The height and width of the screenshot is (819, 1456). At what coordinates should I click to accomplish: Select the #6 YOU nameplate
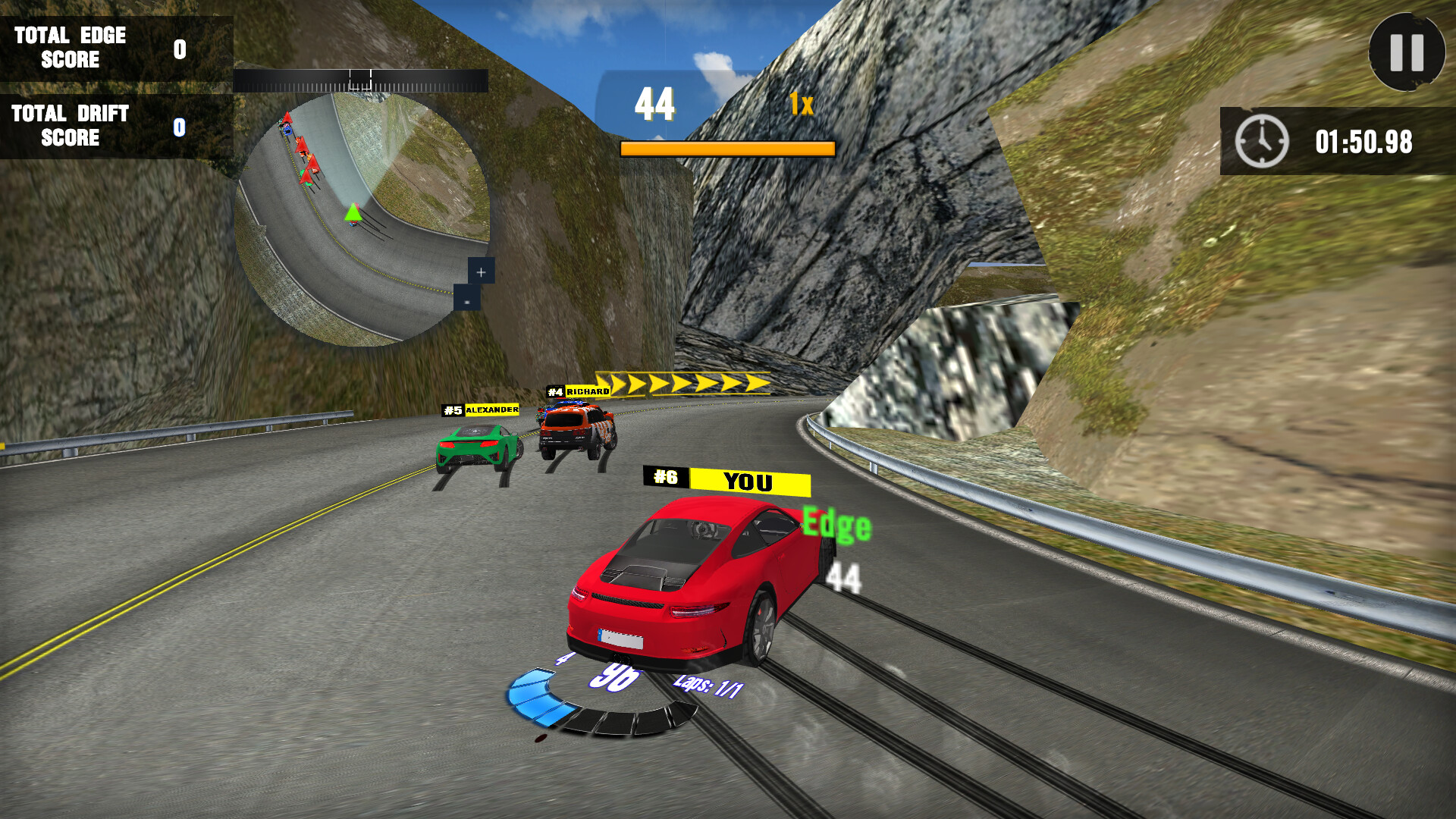point(728,481)
